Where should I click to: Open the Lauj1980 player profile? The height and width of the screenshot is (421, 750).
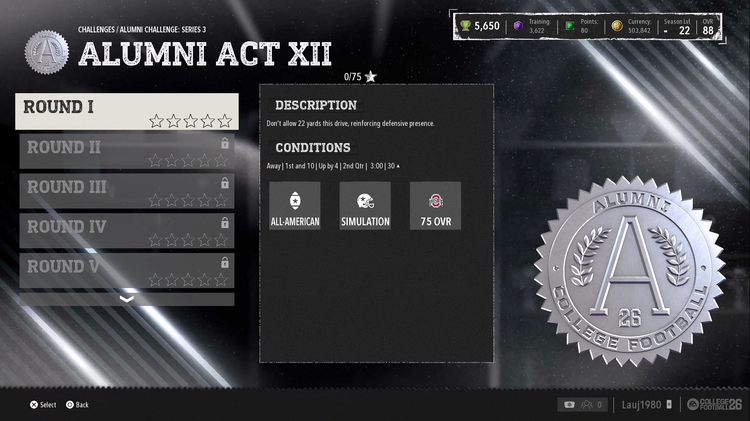coord(641,404)
